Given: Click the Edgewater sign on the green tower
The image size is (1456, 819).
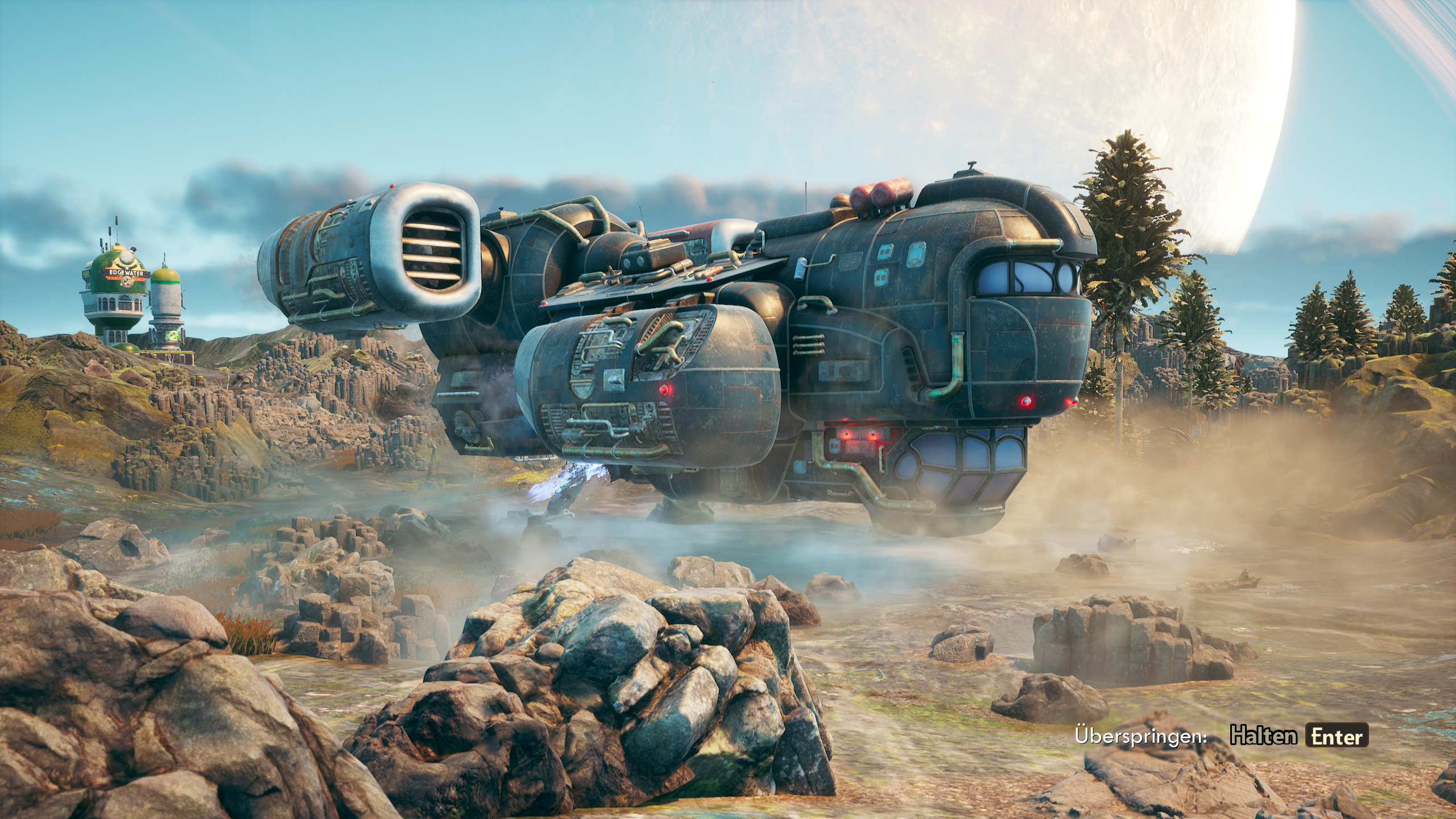Looking at the screenshot, I should pos(126,273).
